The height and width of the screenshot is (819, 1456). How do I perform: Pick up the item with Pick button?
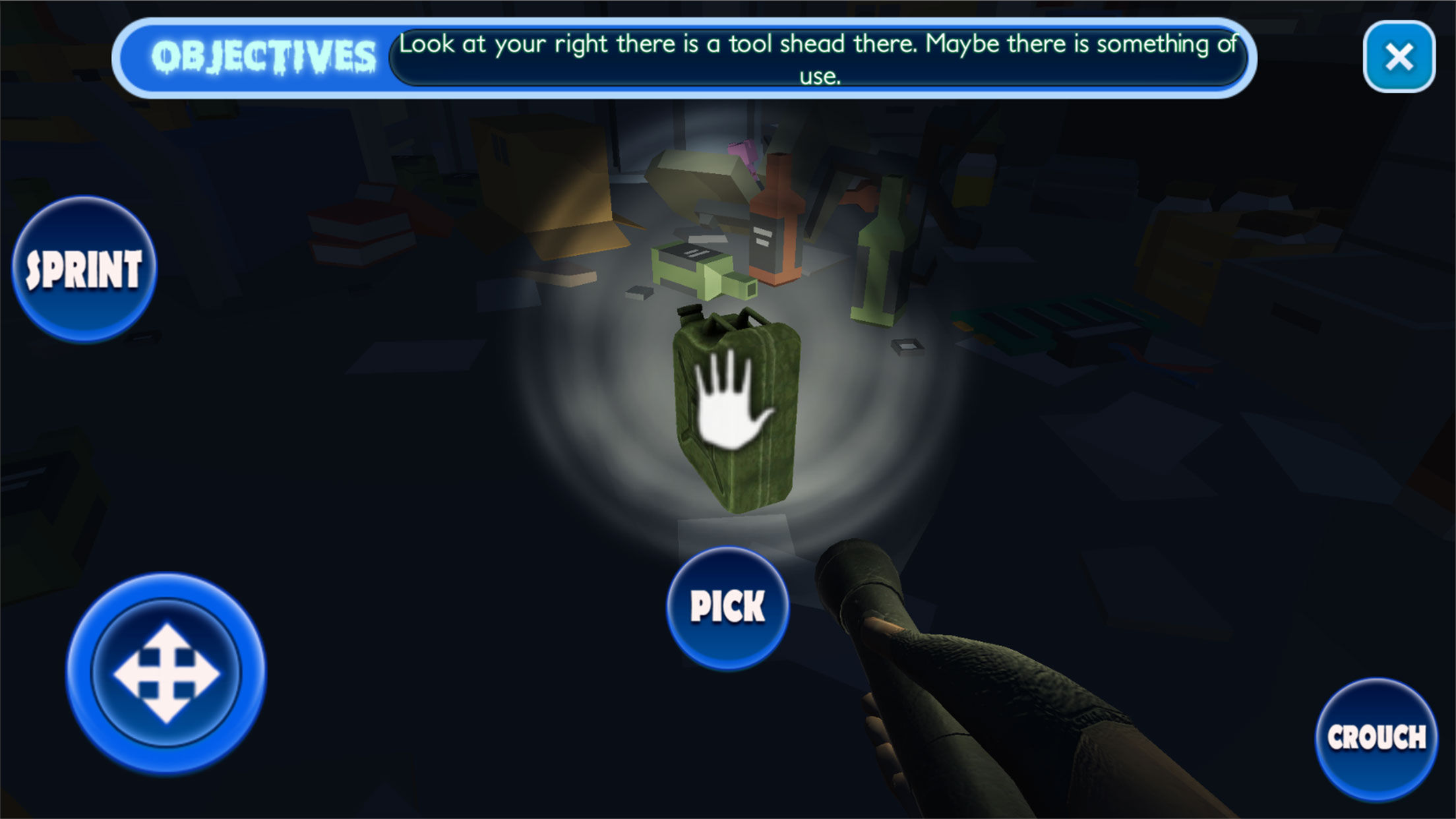727,607
